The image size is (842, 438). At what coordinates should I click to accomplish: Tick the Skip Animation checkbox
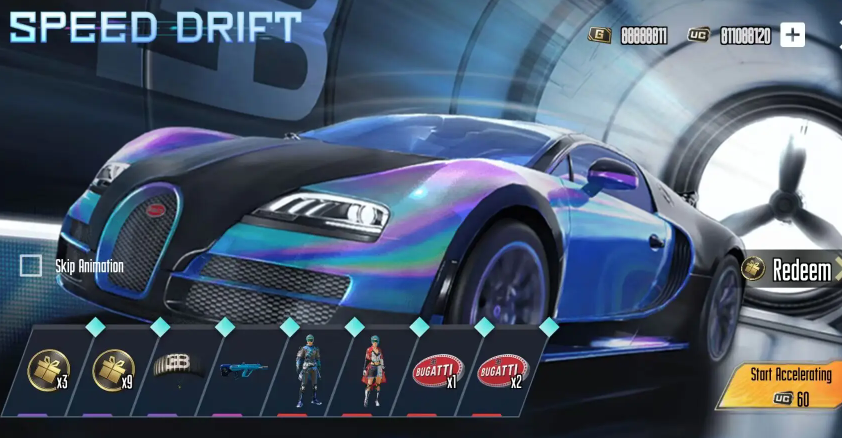click(31, 265)
